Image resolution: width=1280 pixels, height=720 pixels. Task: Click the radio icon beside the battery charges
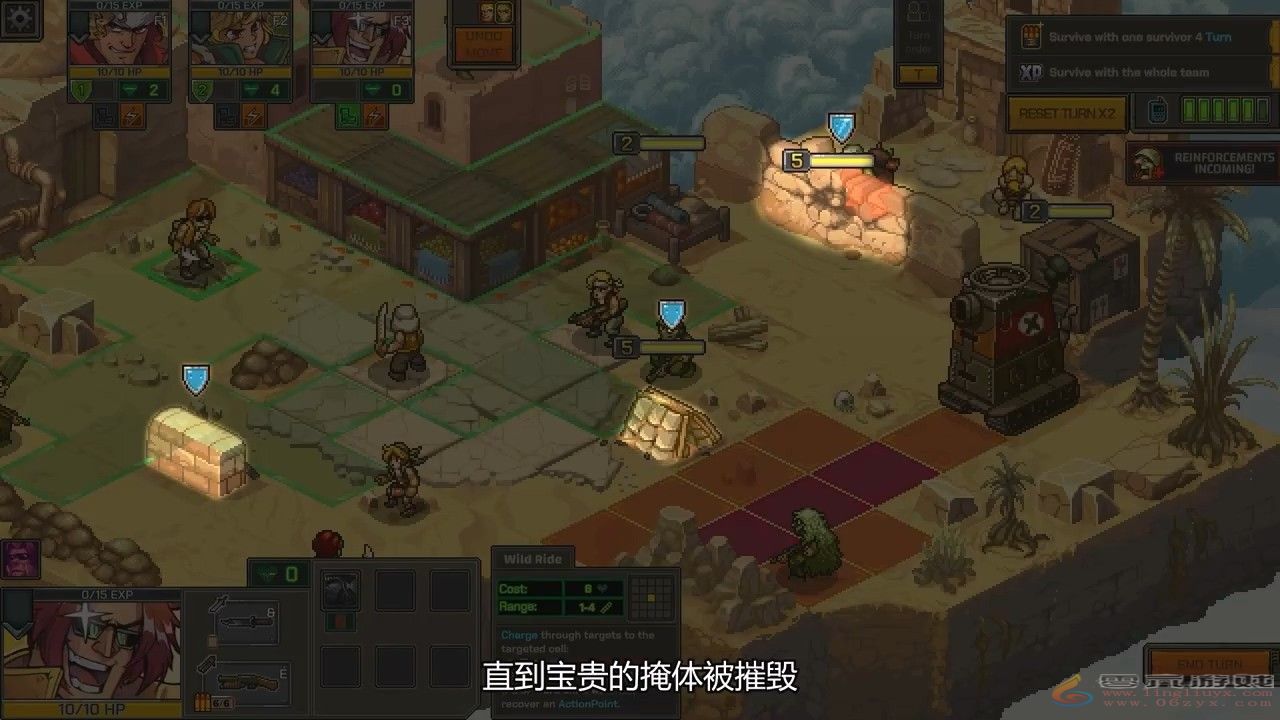pyautogui.click(x=1157, y=110)
